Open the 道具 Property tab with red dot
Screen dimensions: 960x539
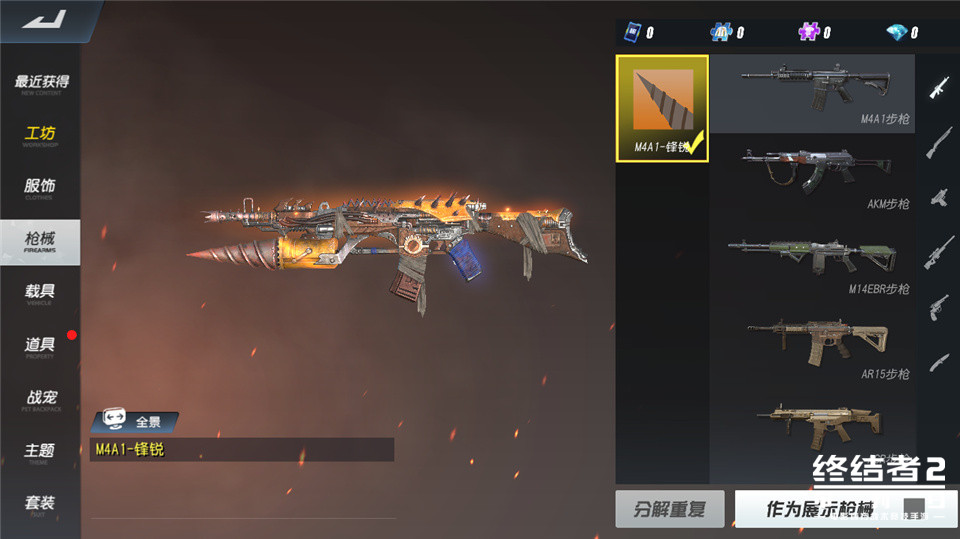41,346
